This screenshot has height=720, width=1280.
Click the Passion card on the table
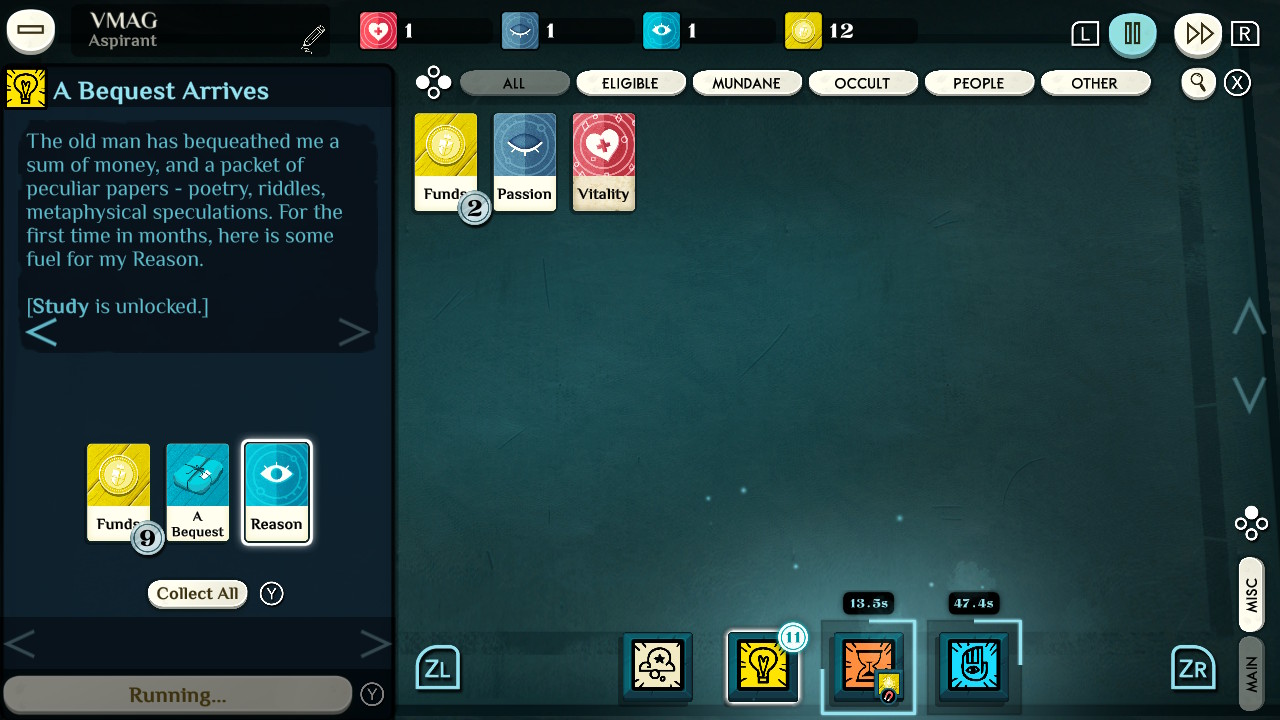coord(524,162)
